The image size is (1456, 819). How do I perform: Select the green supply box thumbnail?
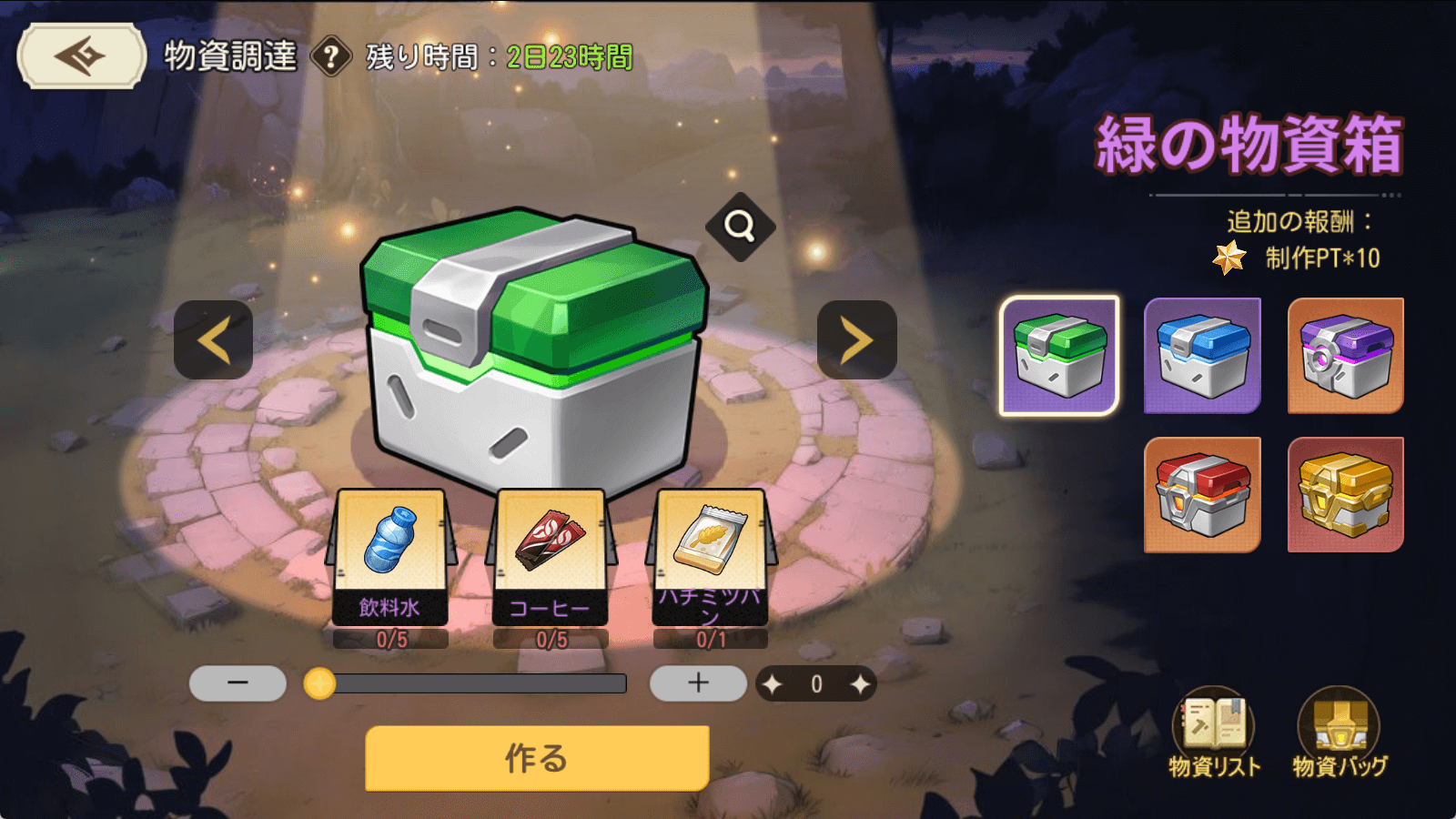click(1059, 356)
